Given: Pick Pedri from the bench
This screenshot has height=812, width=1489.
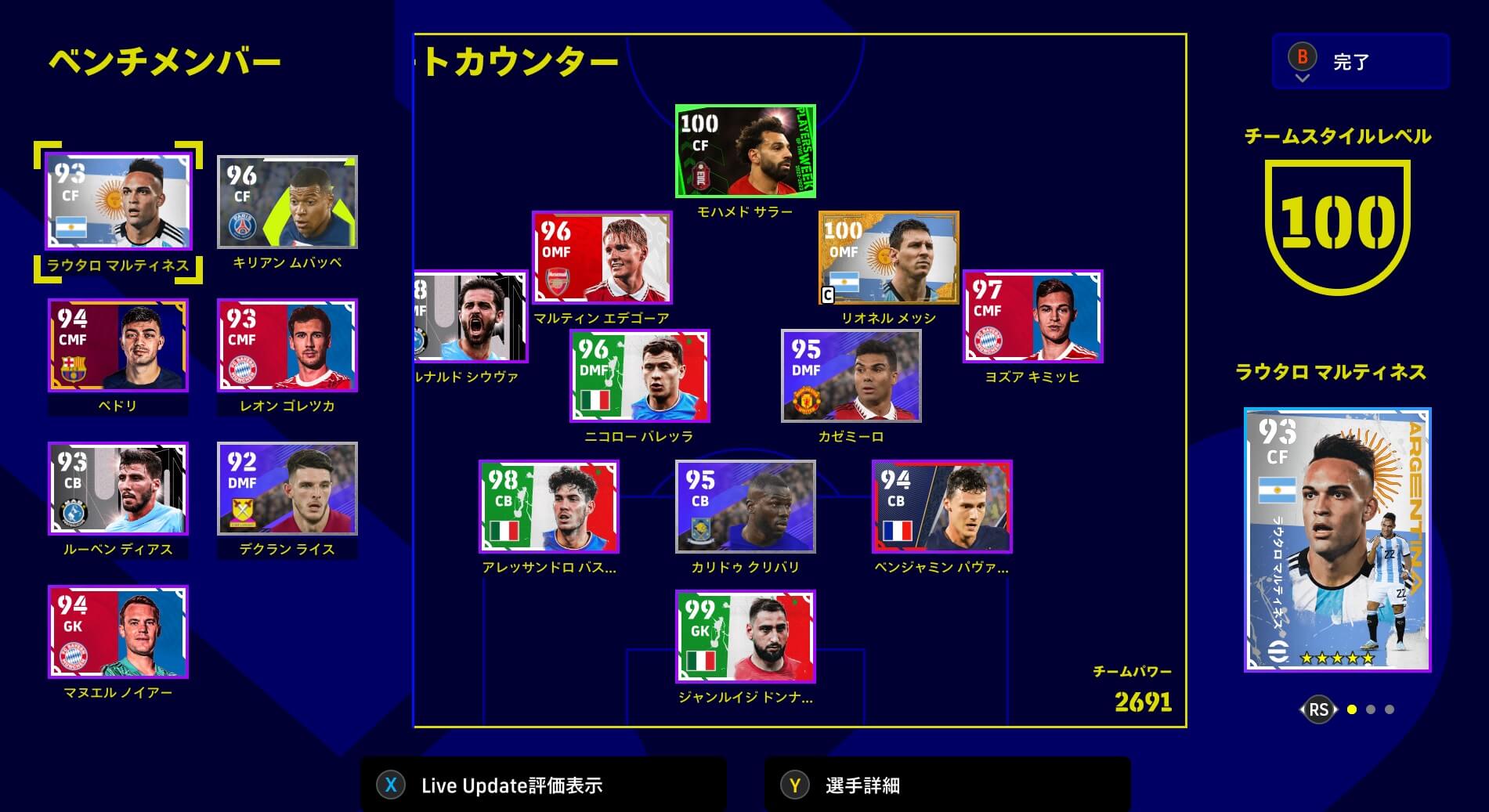Looking at the screenshot, I should click(x=118, y=345).
